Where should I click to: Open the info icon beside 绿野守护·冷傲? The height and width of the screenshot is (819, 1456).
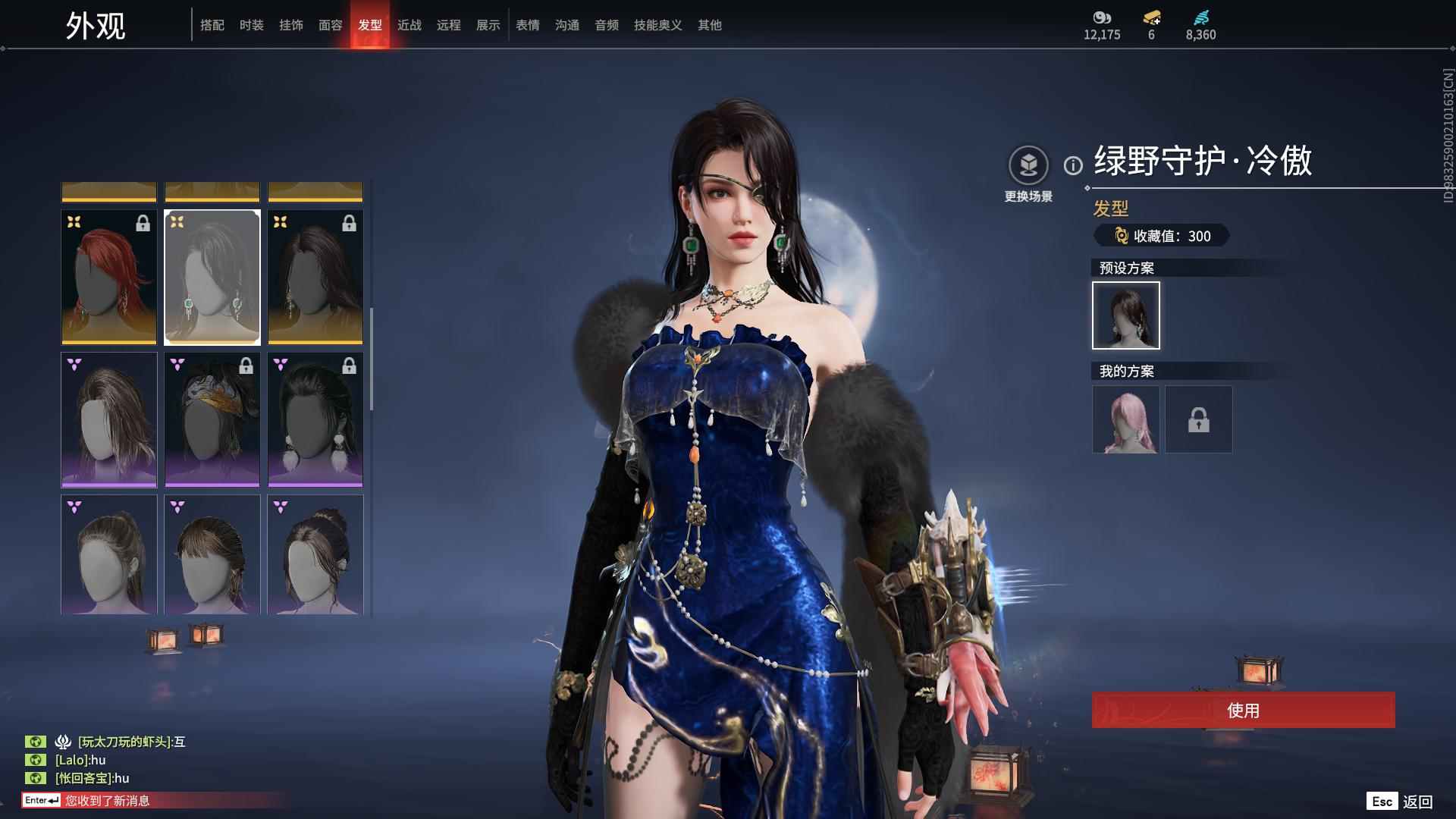[x=1073, y=165]
